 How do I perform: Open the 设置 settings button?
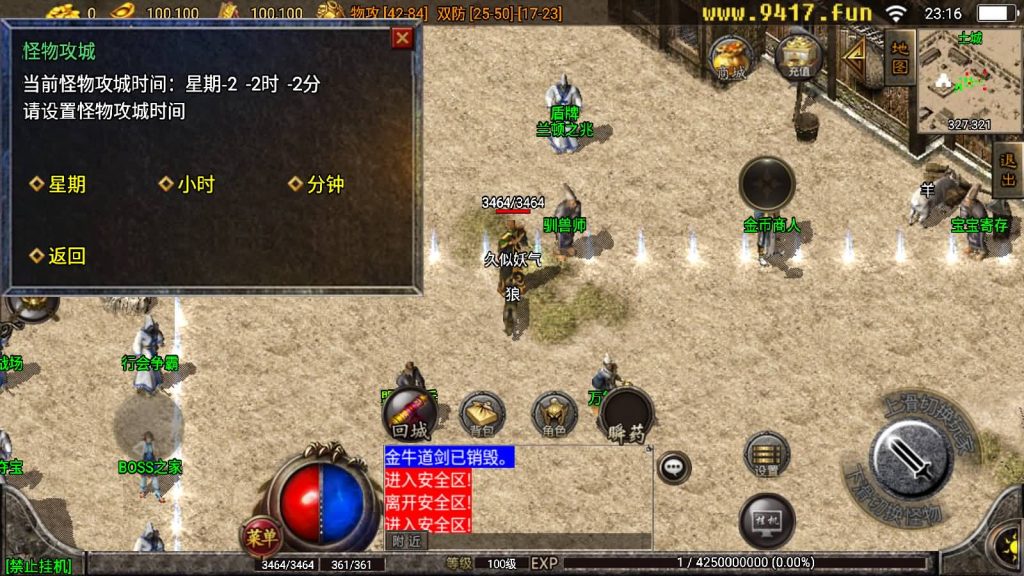point(767,456)
